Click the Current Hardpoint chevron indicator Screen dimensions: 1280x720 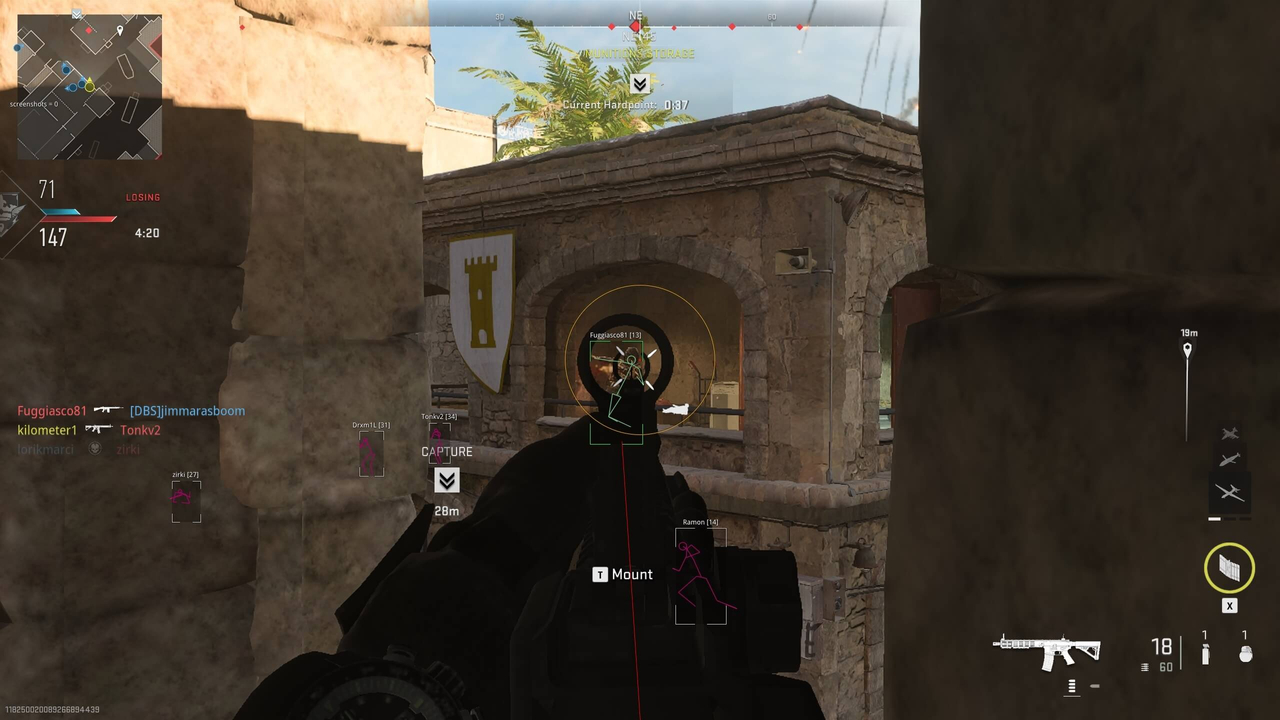coord(639,84)
